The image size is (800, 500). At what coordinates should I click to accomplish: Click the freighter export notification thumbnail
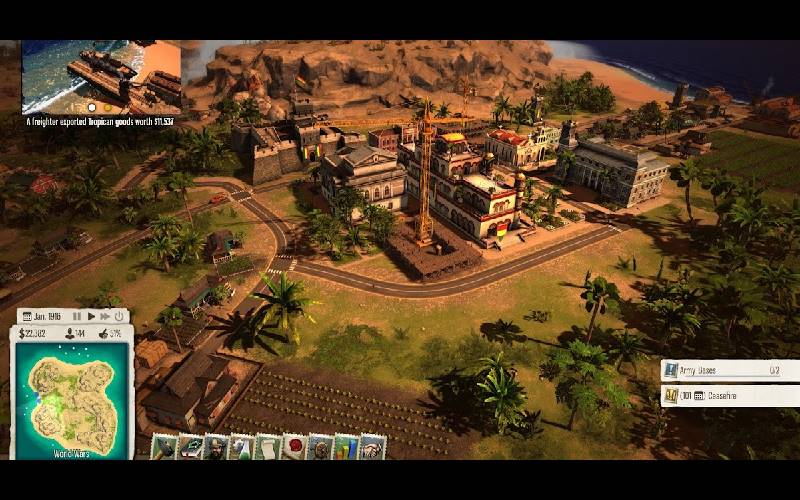(101, 77)
